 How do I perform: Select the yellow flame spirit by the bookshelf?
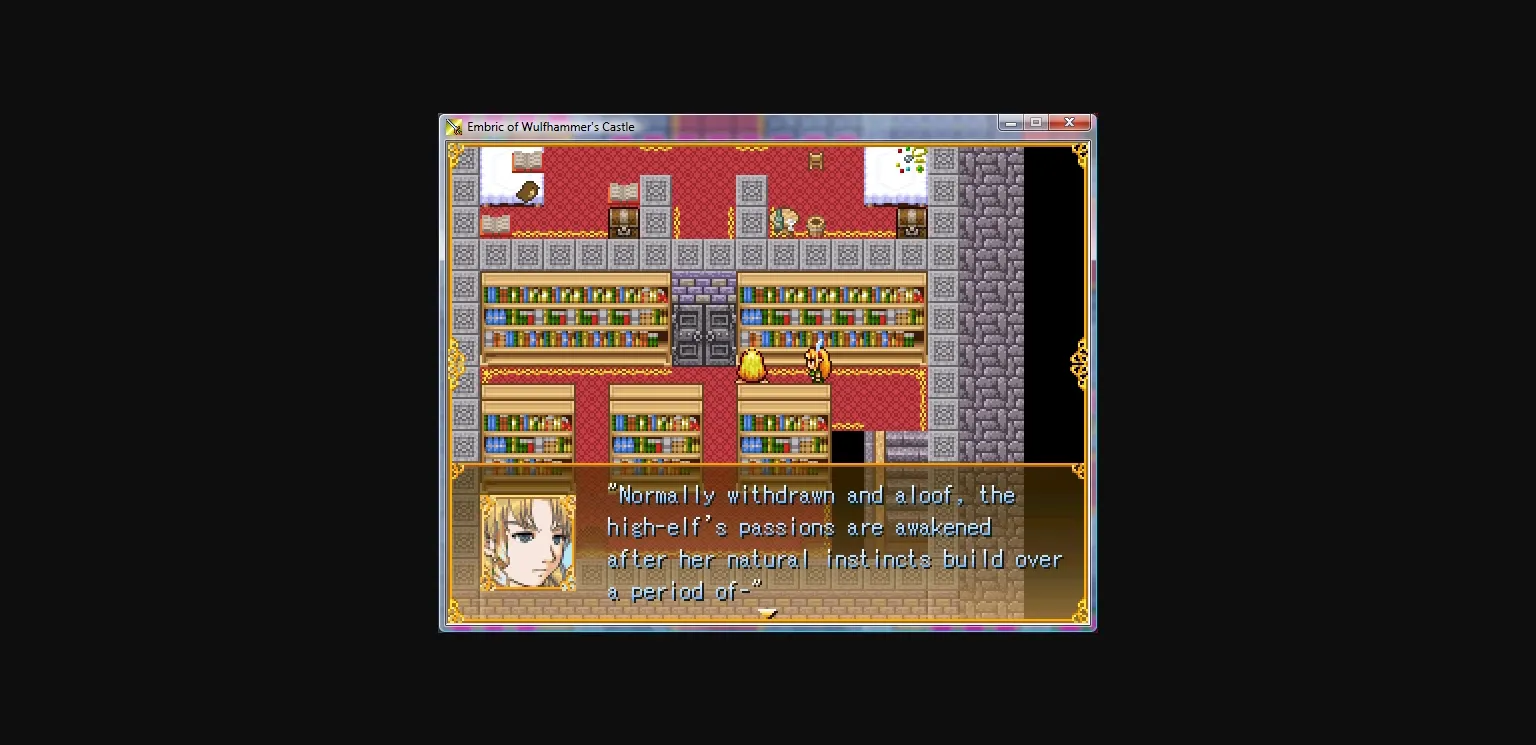[x=753, y=366]
